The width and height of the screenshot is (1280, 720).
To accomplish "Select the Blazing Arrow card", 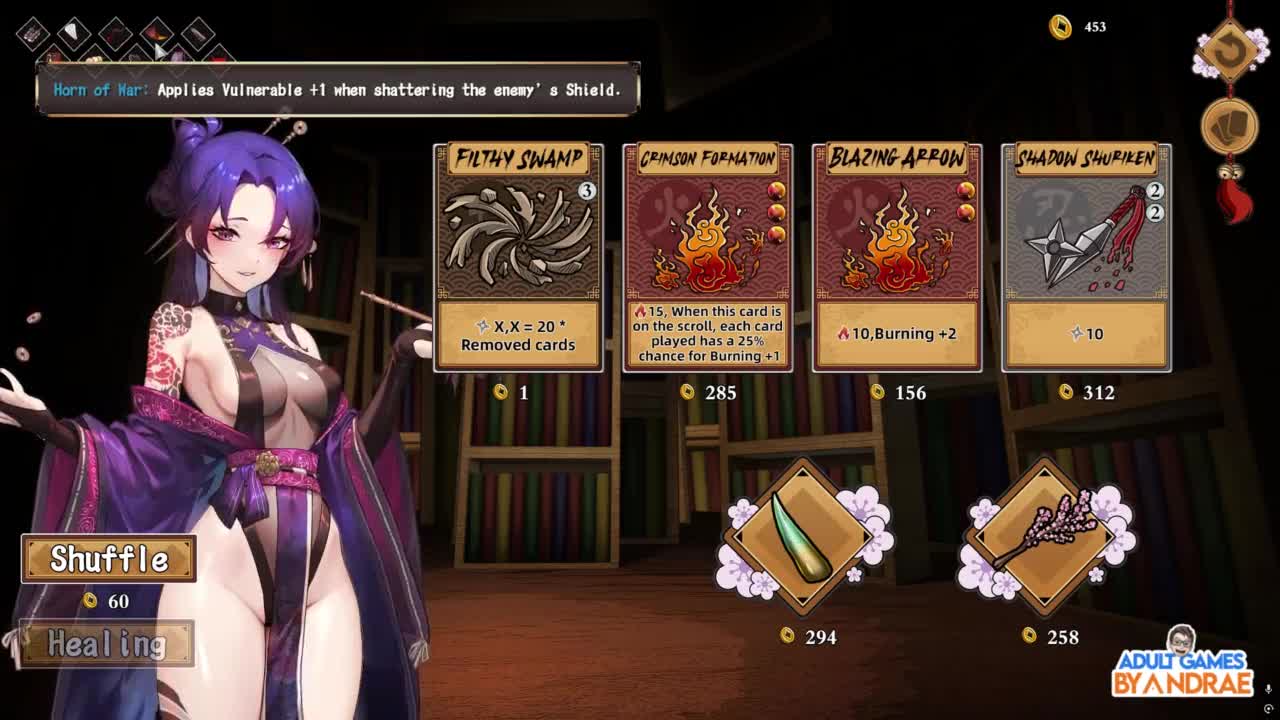I will click(x=897, y=257).
